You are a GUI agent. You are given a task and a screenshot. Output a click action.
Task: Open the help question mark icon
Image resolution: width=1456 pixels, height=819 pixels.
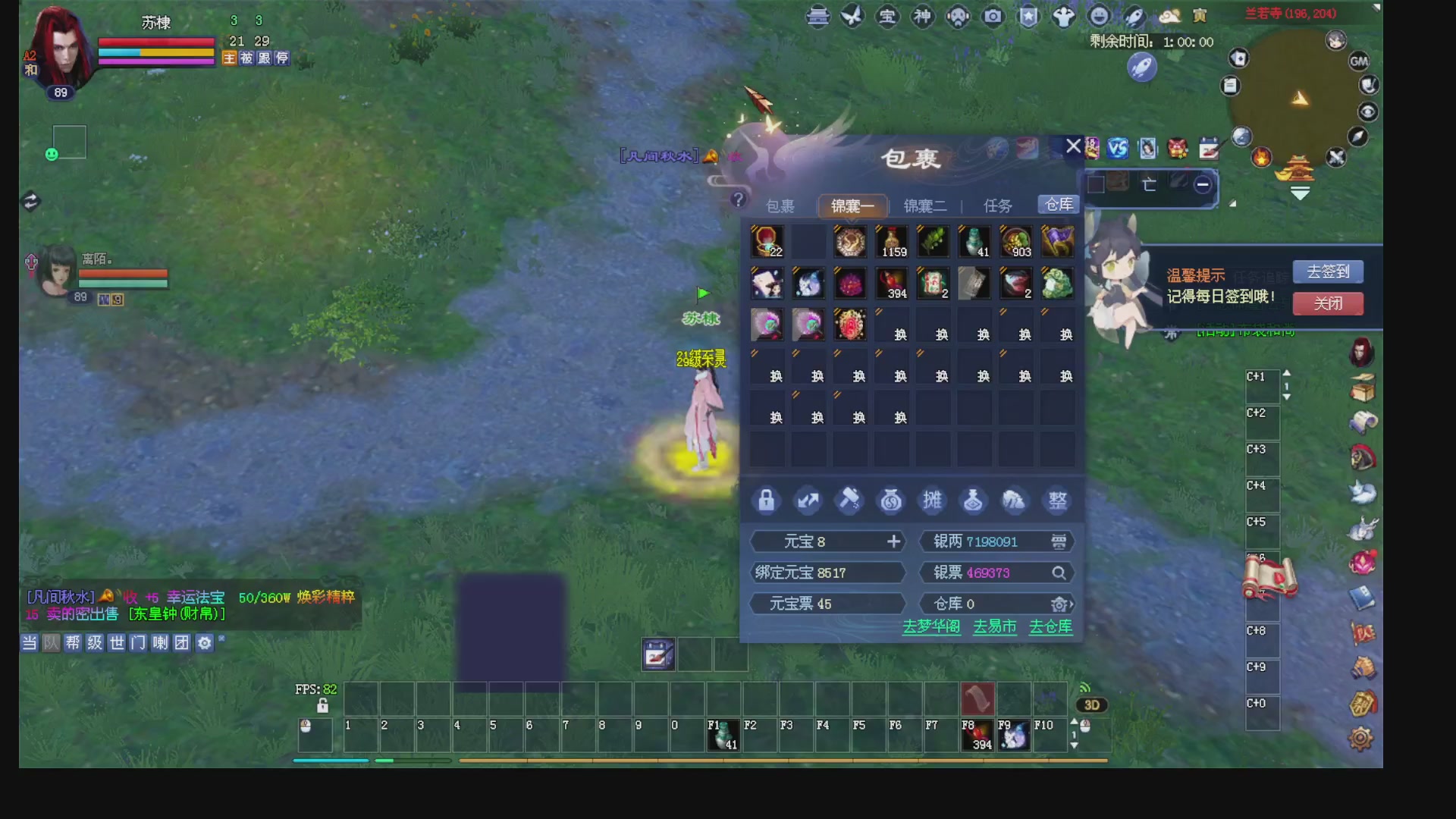(x=739, y=199)
